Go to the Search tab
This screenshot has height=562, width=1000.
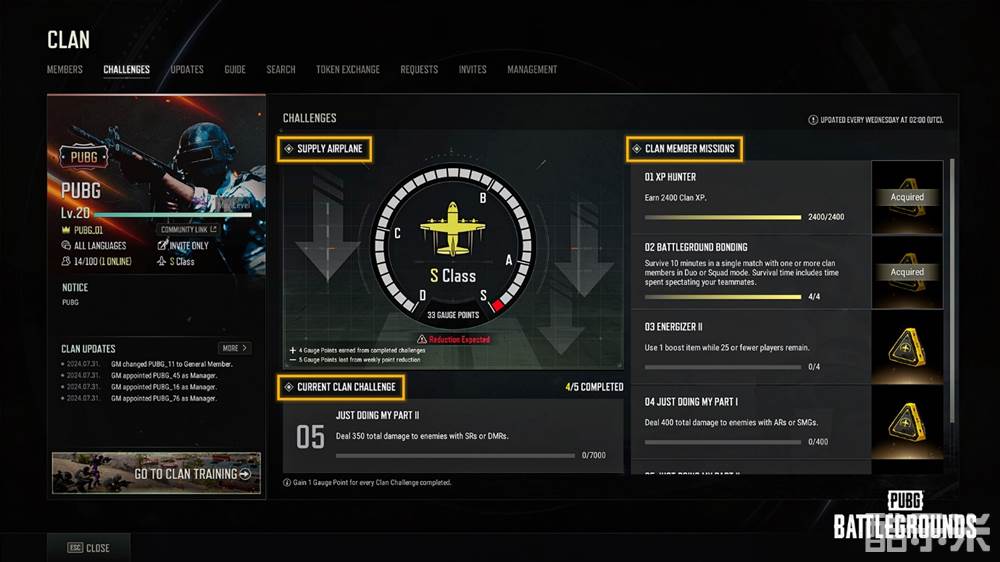coord(281,70)
